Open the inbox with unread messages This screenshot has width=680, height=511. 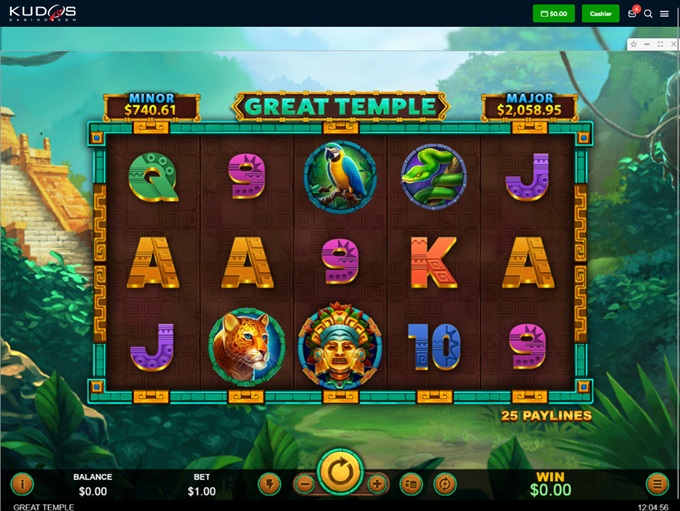[632, 14]
